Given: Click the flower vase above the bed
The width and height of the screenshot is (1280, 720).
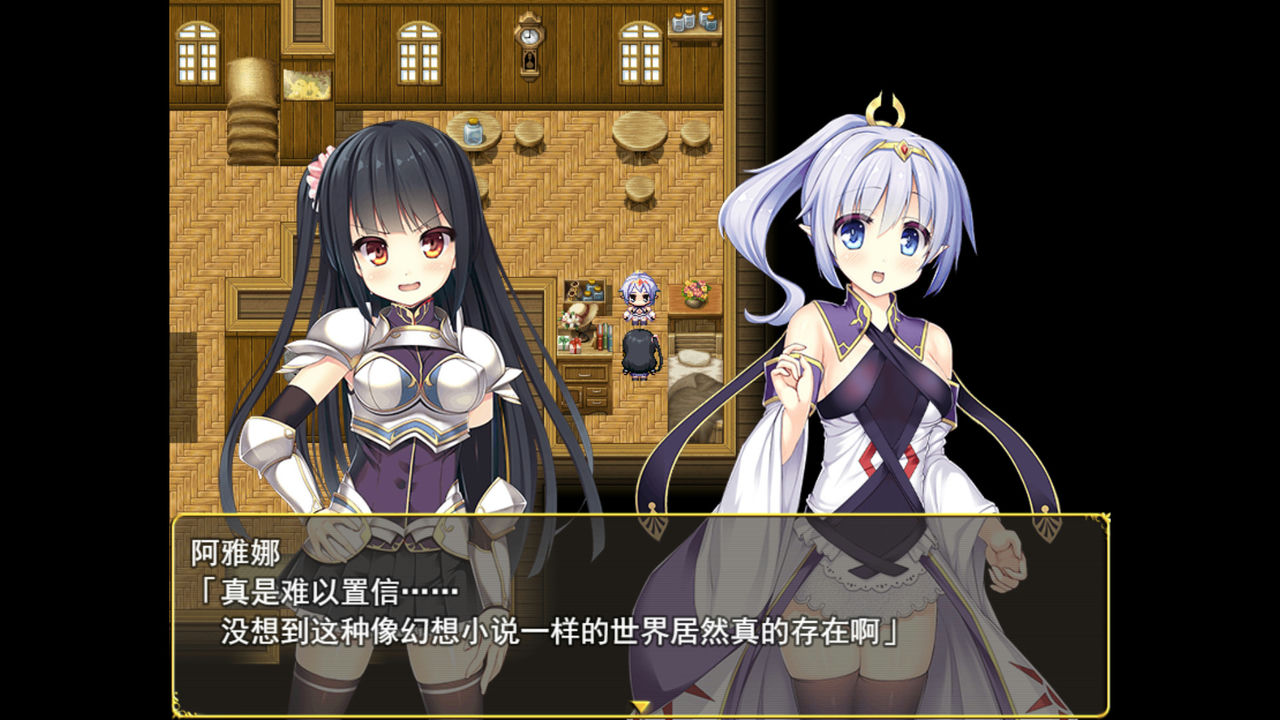Looking at the screenshot, I should point(694,294).
